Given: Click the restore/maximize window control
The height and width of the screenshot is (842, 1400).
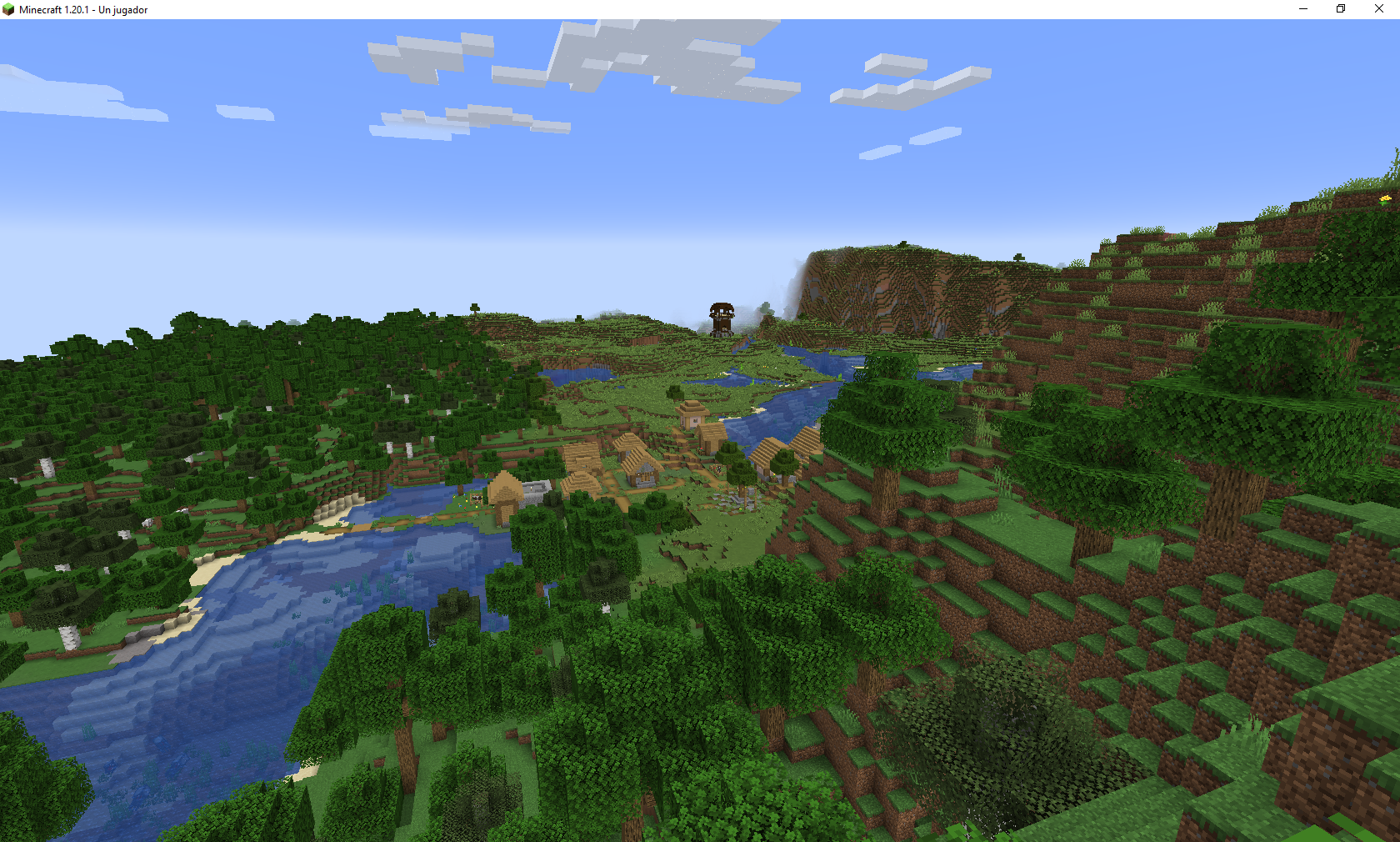Looking at the screenshot, I should tap(1340, 9).
